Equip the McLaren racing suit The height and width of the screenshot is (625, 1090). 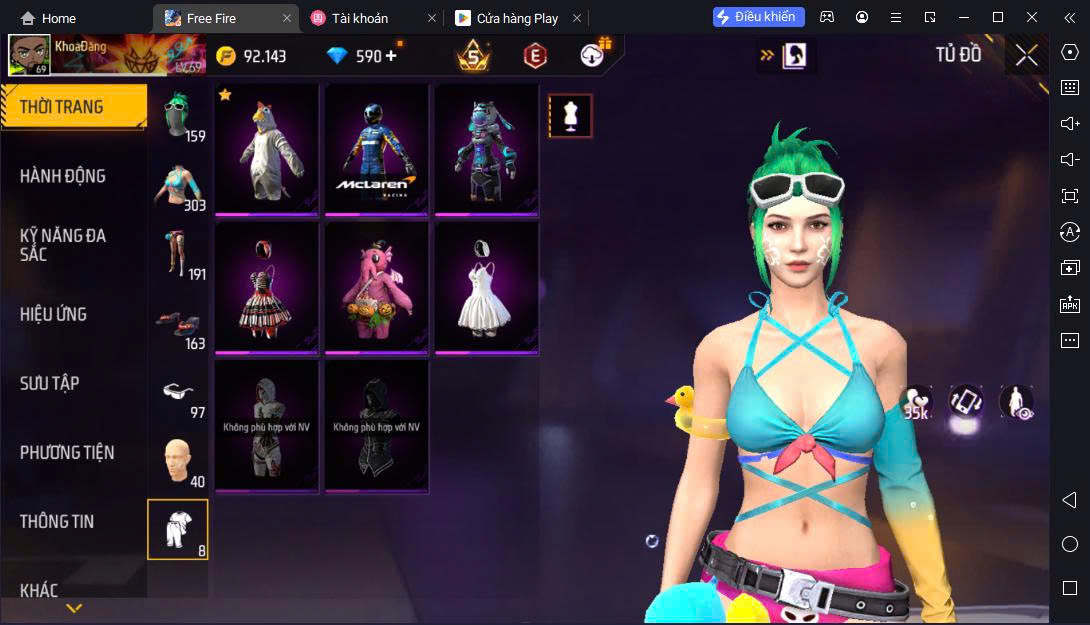377,149
